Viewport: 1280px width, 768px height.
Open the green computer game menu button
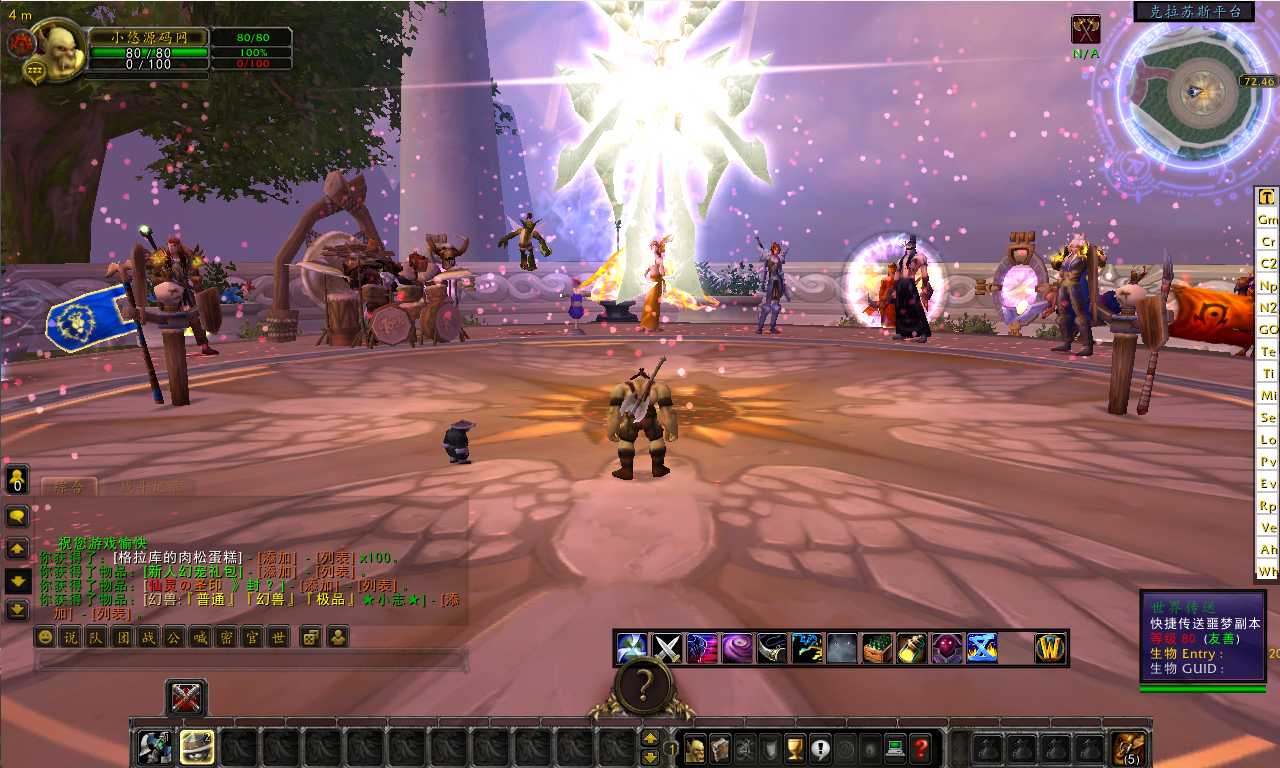pos(896,747)
